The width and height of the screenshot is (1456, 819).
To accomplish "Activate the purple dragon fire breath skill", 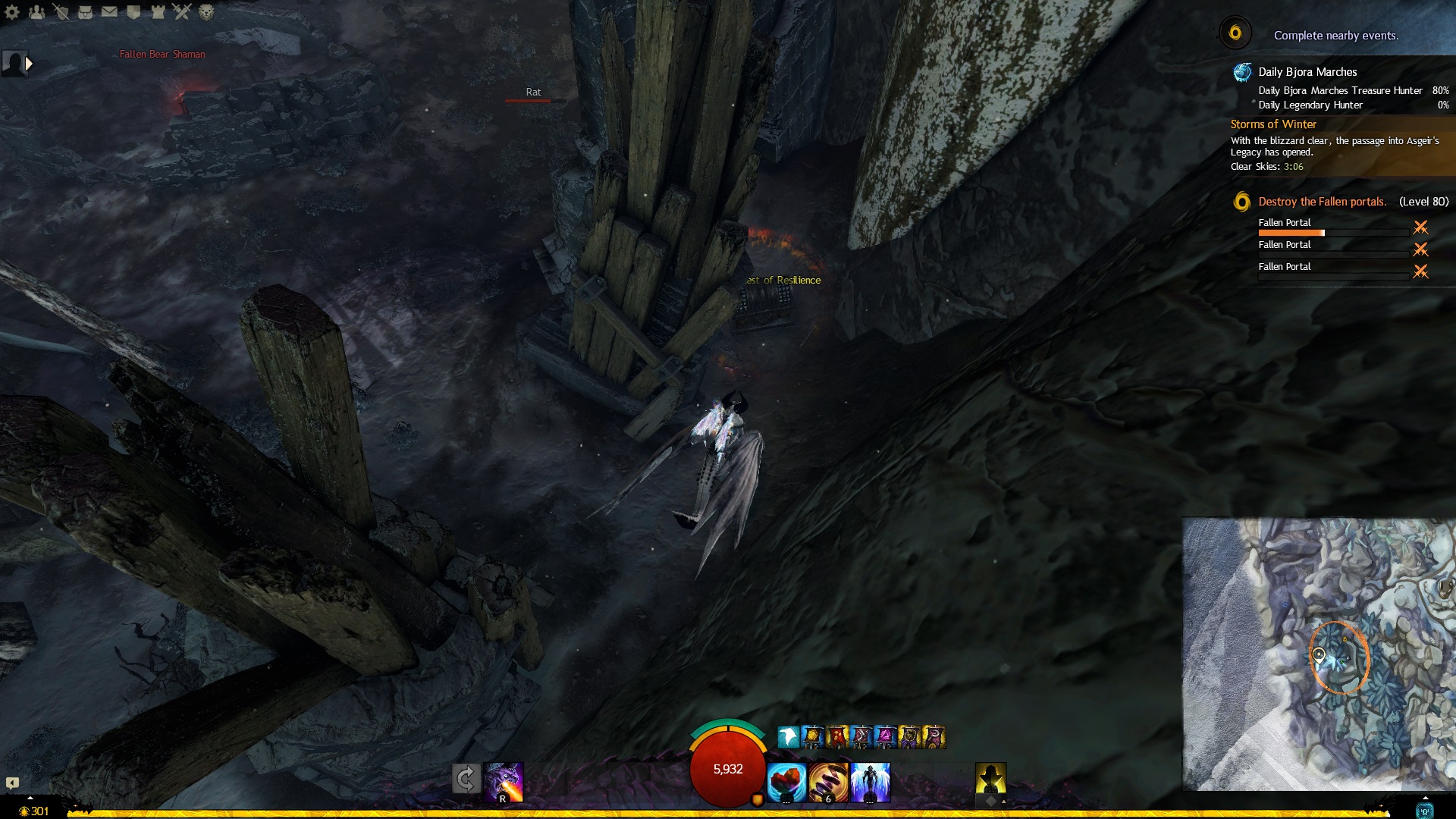I will pyautogui.click(x=504, y=782).
